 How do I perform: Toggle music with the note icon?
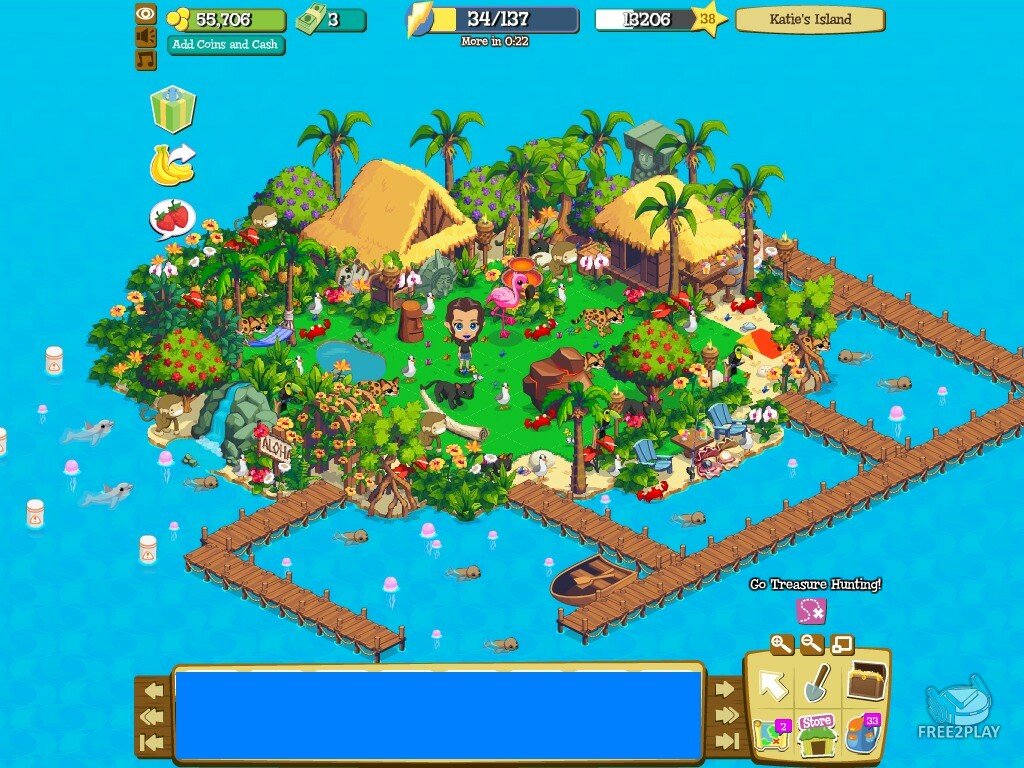[x=146, y=59]
